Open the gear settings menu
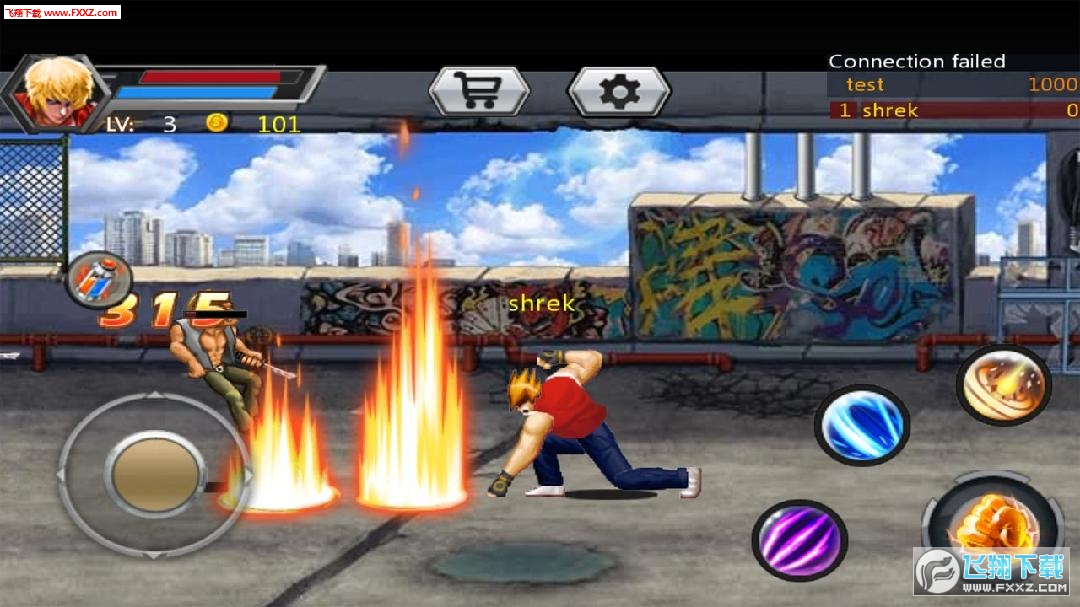This screenshot has width=1080, height=607. coord(618,92)
